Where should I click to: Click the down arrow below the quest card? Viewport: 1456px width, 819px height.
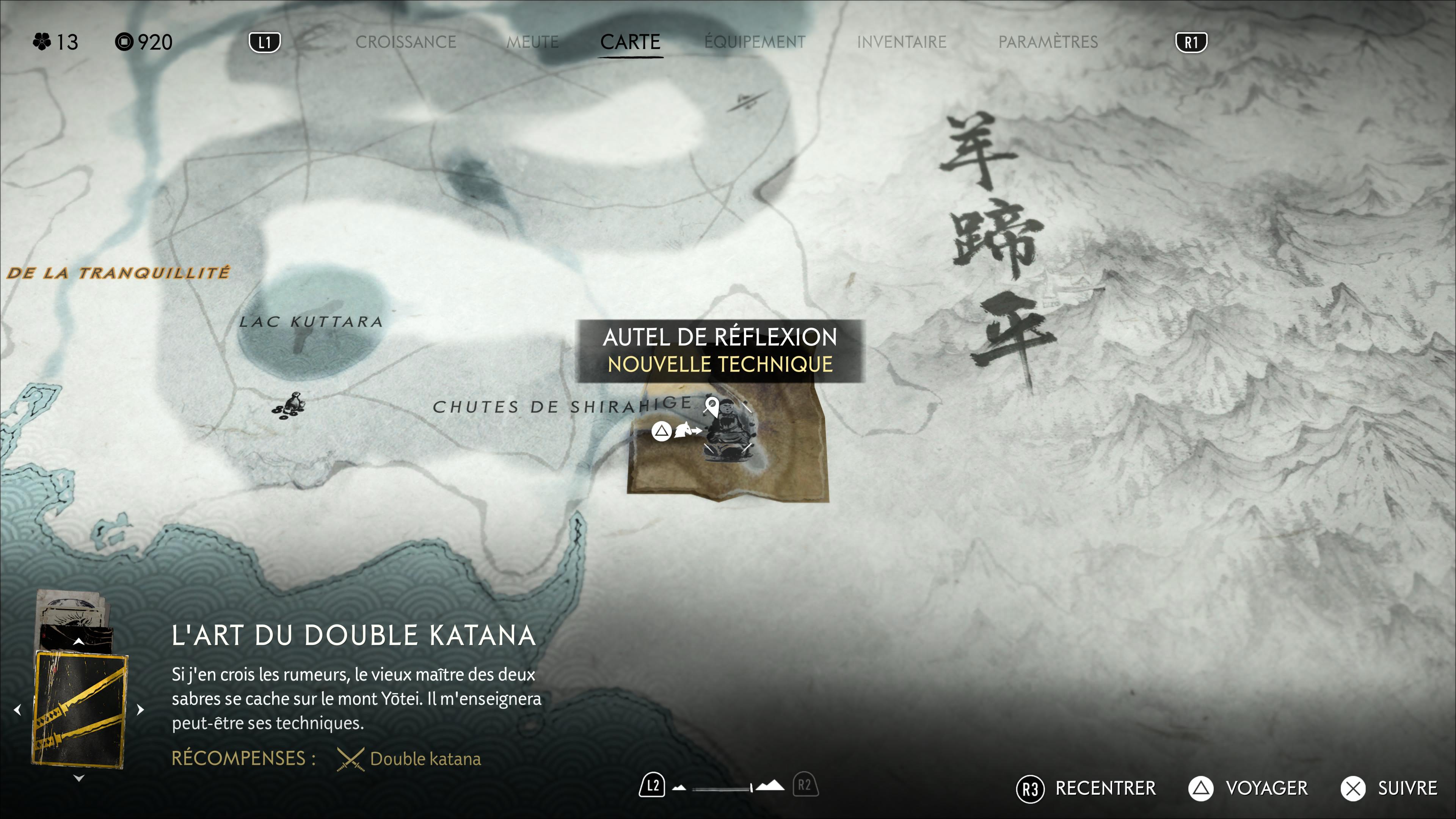[79, 778]
